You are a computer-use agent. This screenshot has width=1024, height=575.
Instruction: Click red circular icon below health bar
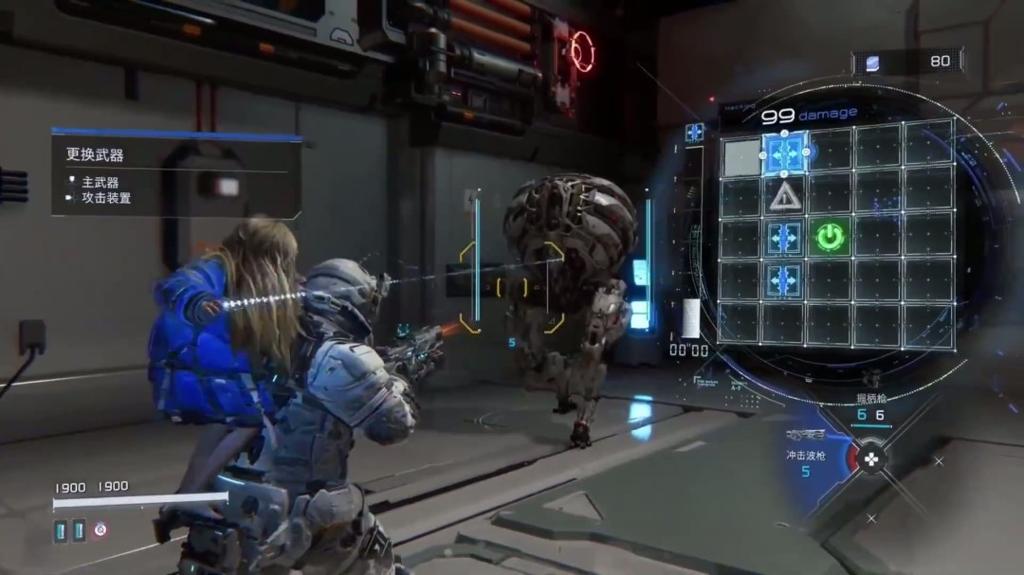pos(100,531)
